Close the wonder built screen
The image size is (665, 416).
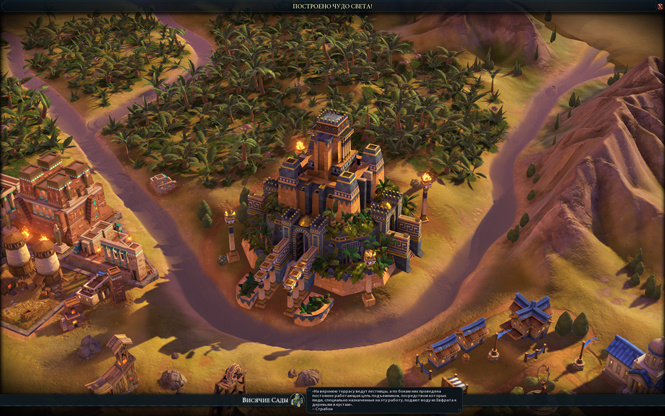pyautogui.click(x=659, y=6)
